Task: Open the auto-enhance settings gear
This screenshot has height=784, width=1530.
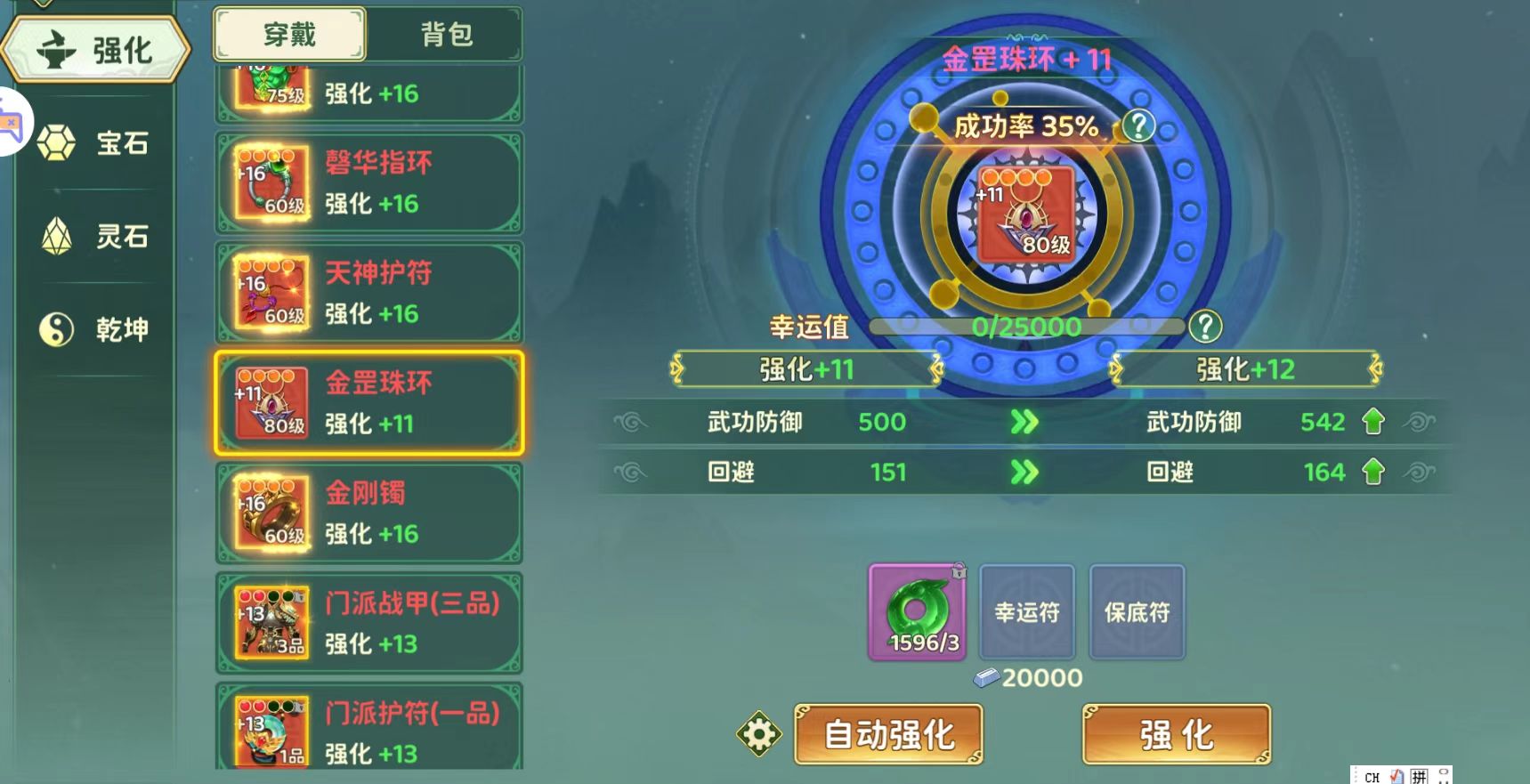Action: click(757, 733)
